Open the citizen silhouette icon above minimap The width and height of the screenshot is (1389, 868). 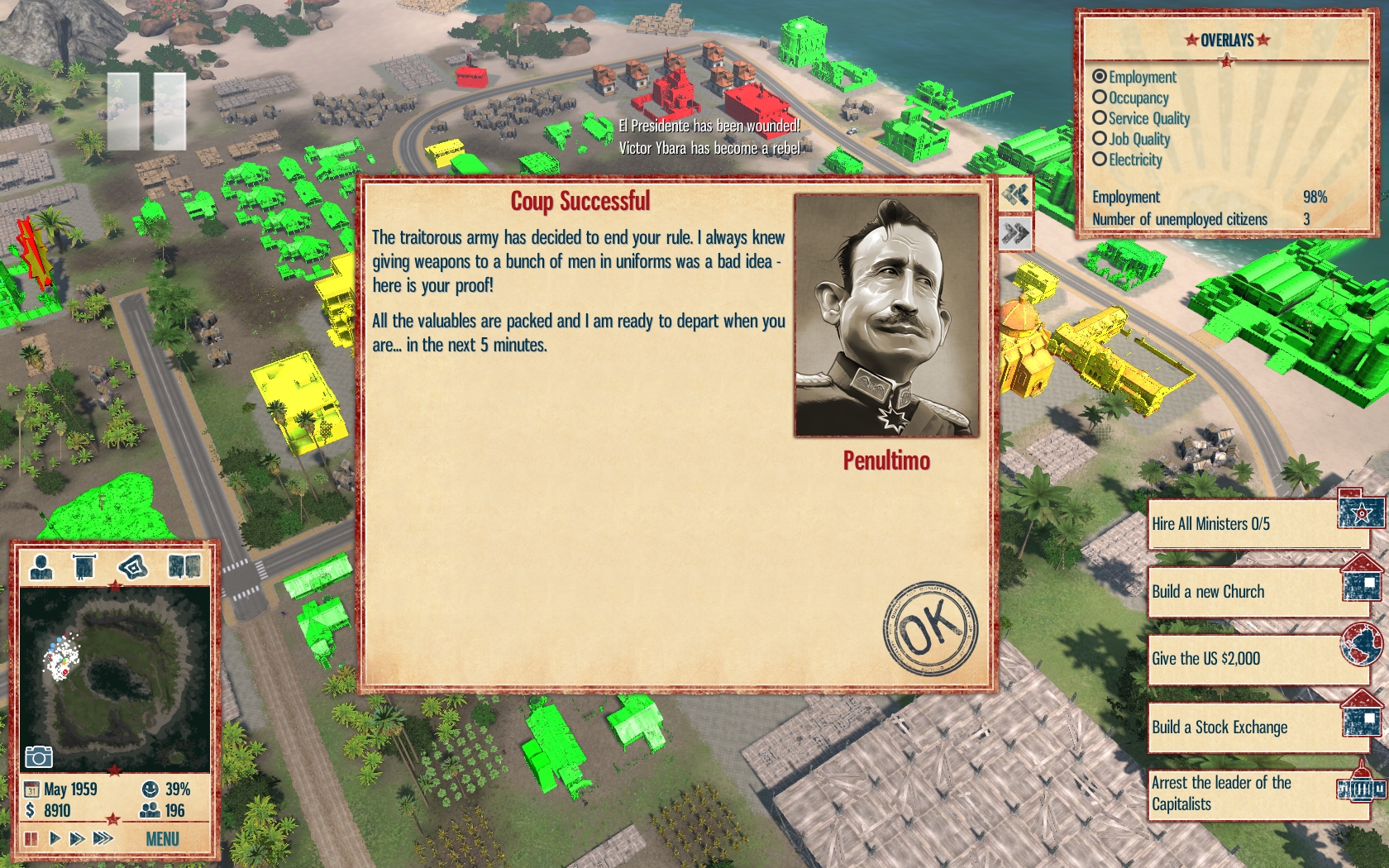click(41, 567)
